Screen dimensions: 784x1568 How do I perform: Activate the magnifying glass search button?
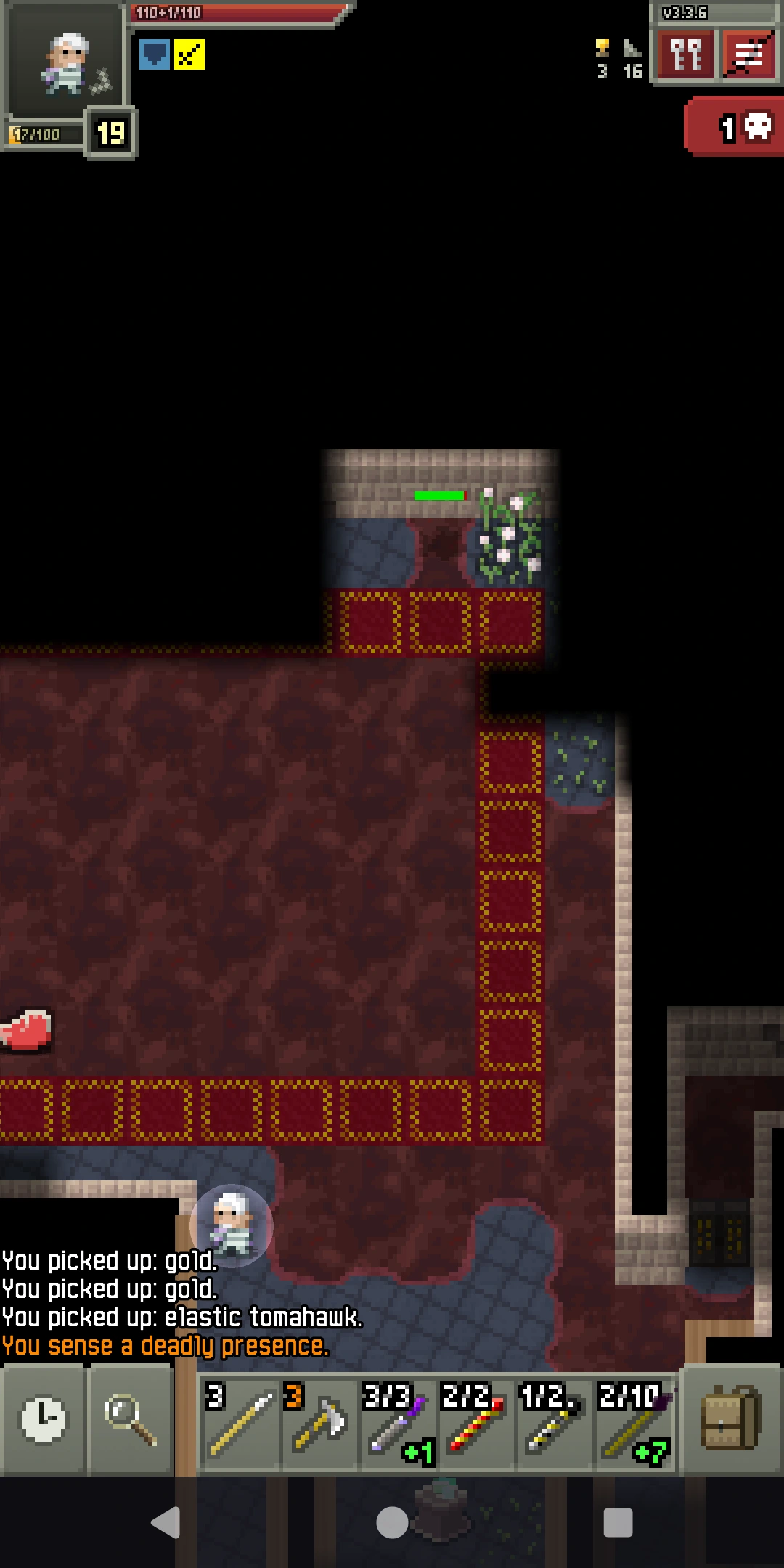131,1419
